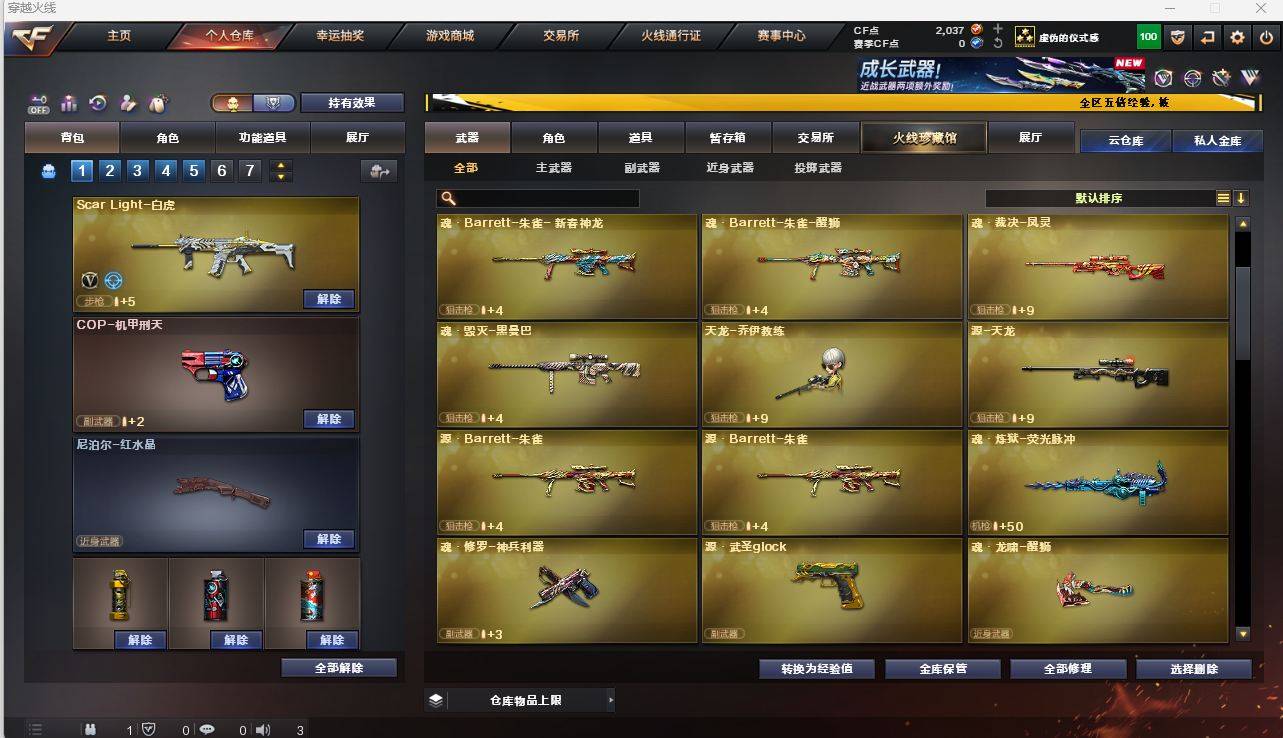1283x738 pixels.
Task: Click the 转换为经验值 button
Action: 817,669
